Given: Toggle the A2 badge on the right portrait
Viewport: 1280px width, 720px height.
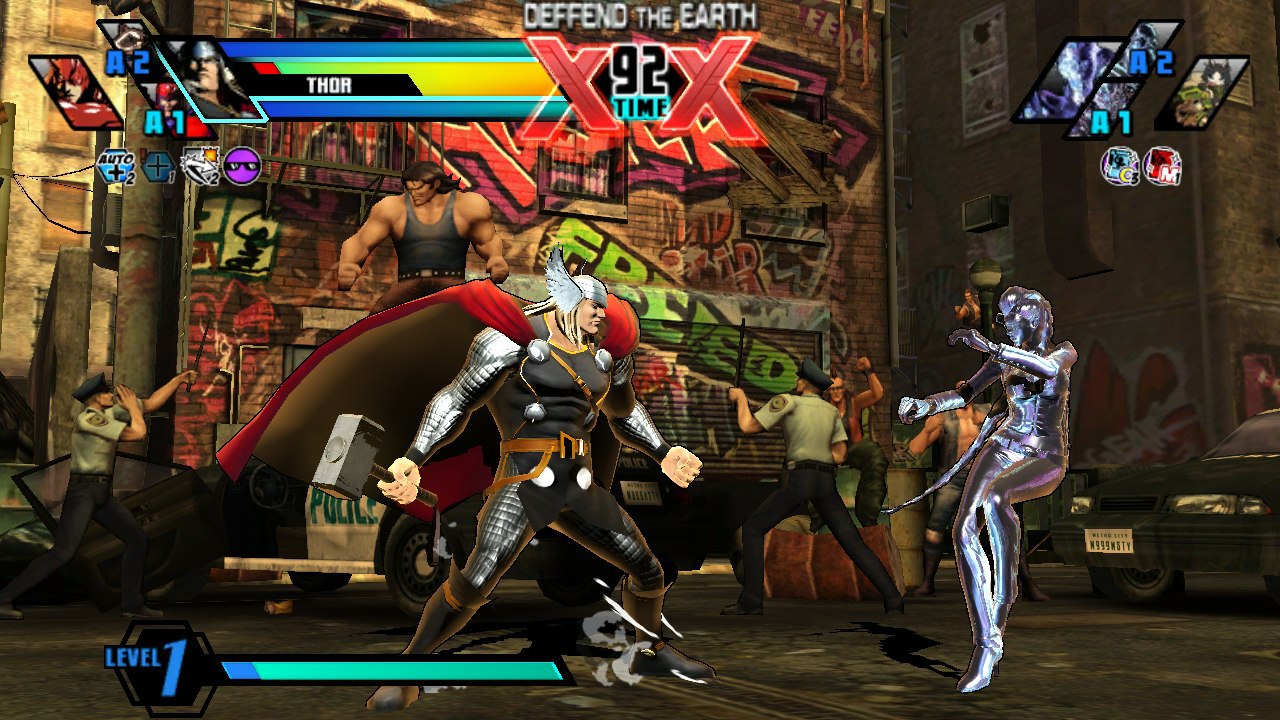Looking at the screenshot, I should pyautogui.click(x=1150, y=63).
